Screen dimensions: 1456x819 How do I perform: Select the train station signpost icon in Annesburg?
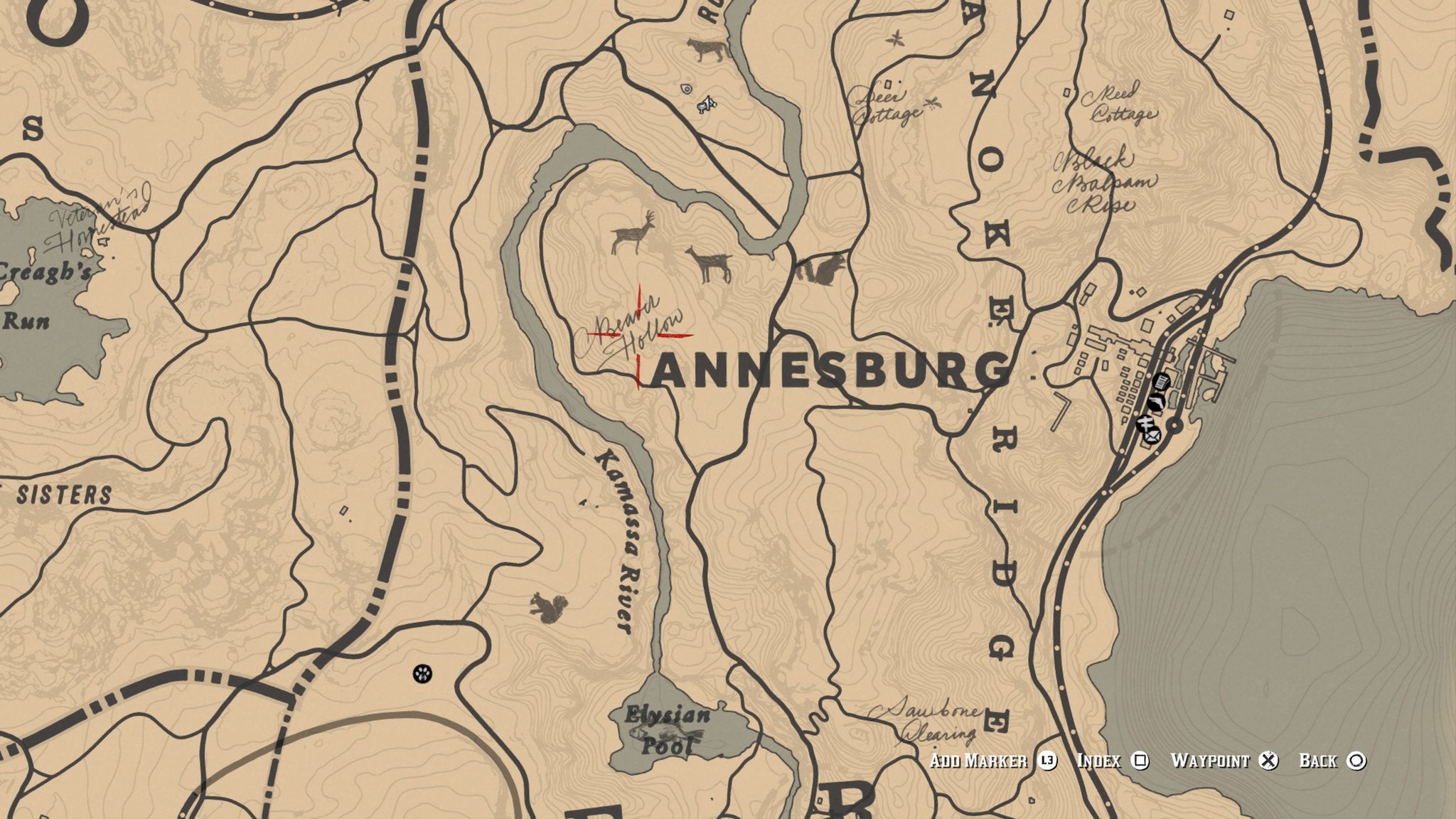[x=1145, y=423]
